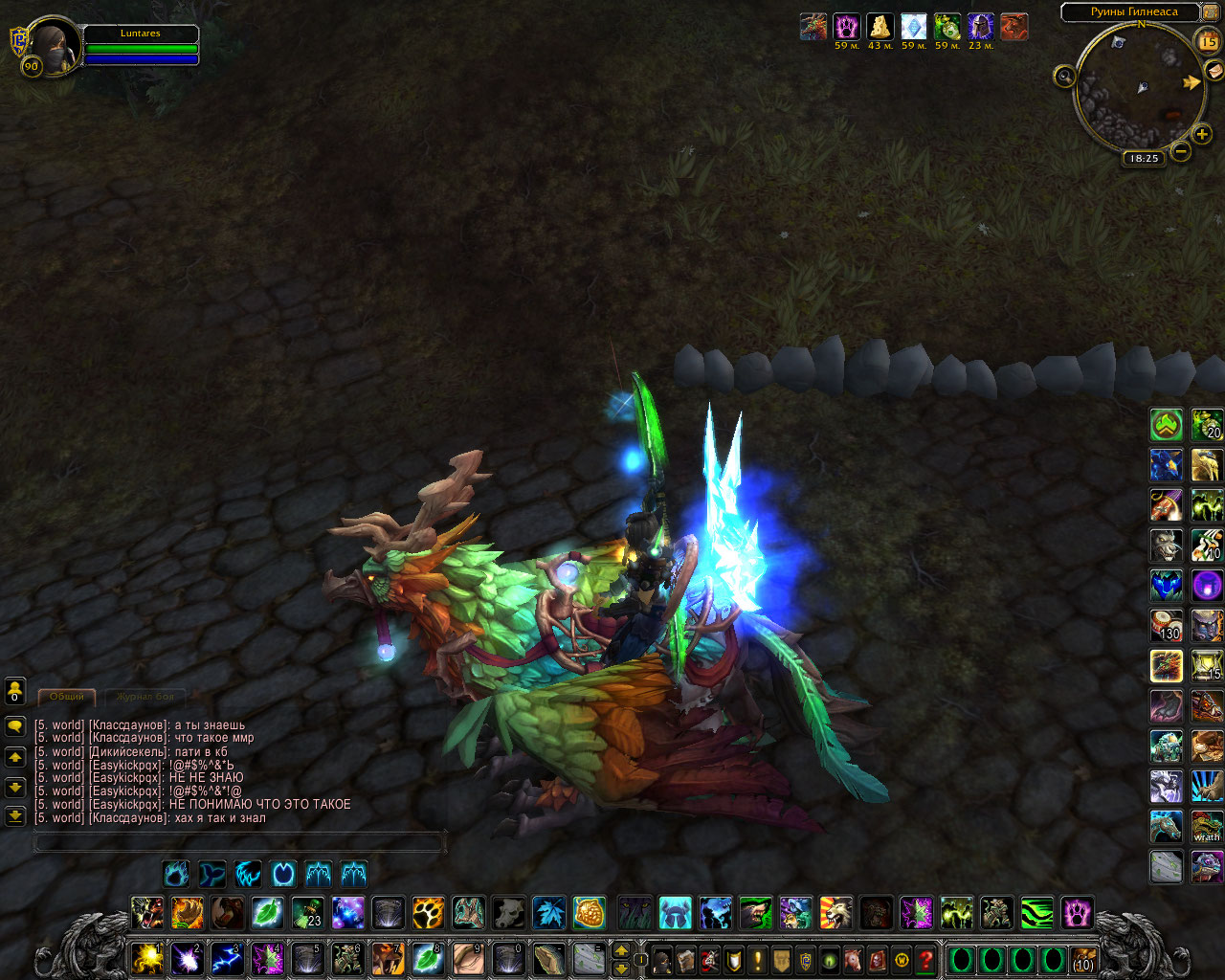Open the yellow exclamation mark quest log
Screen dimensions: 1225x980
click(x=758, y=959)
